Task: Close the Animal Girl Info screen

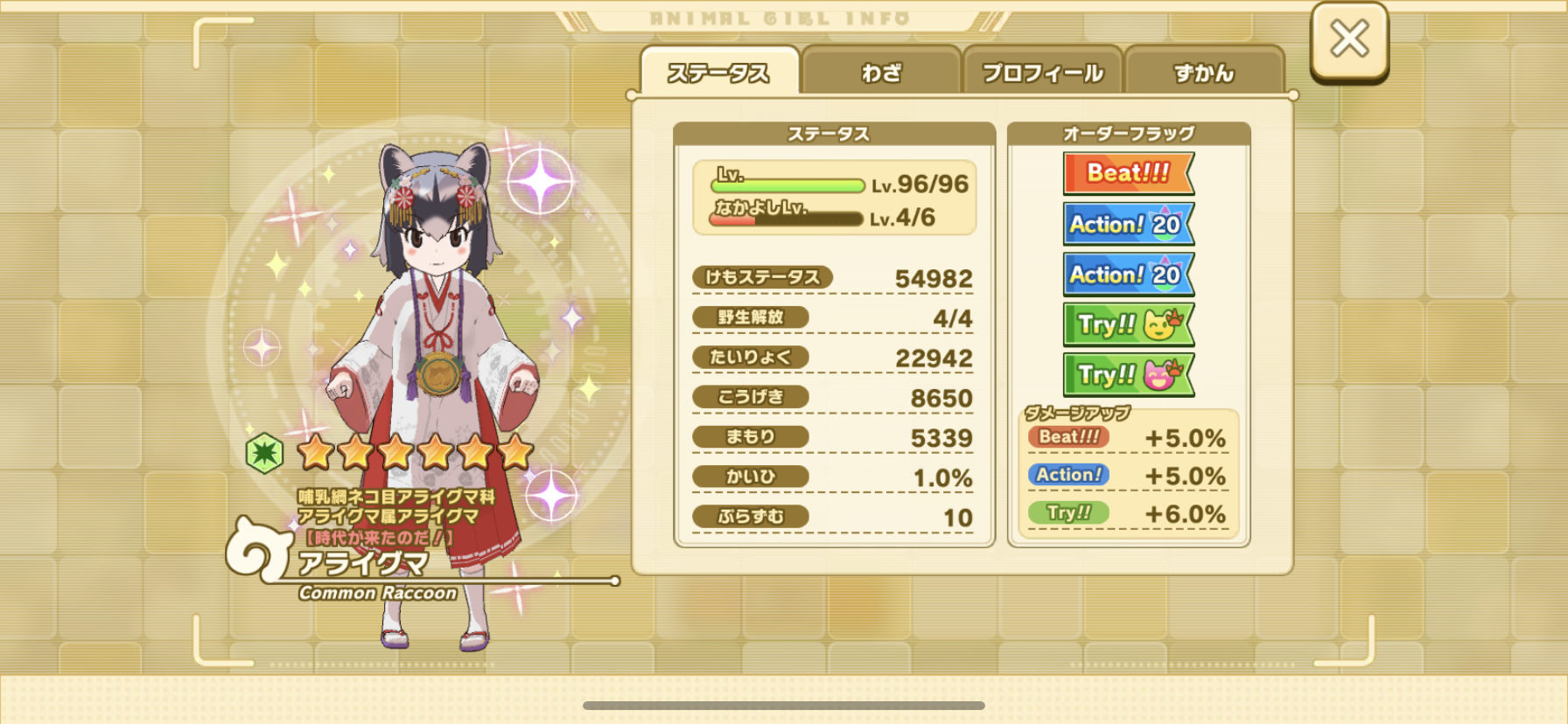Action: pyautogui.click(x=1348, y=40)
